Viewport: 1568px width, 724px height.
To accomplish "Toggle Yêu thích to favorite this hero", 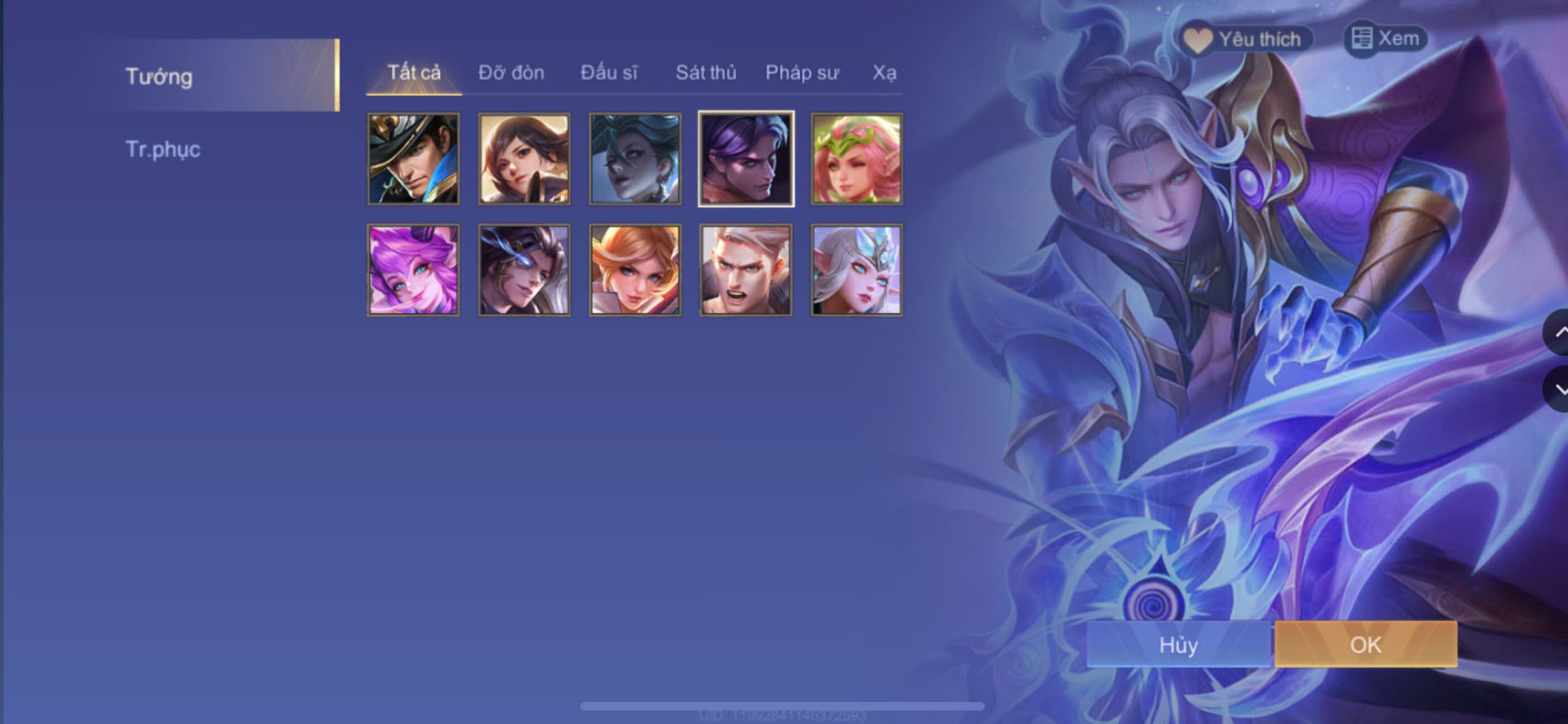I will click(x=1244, y=39).
